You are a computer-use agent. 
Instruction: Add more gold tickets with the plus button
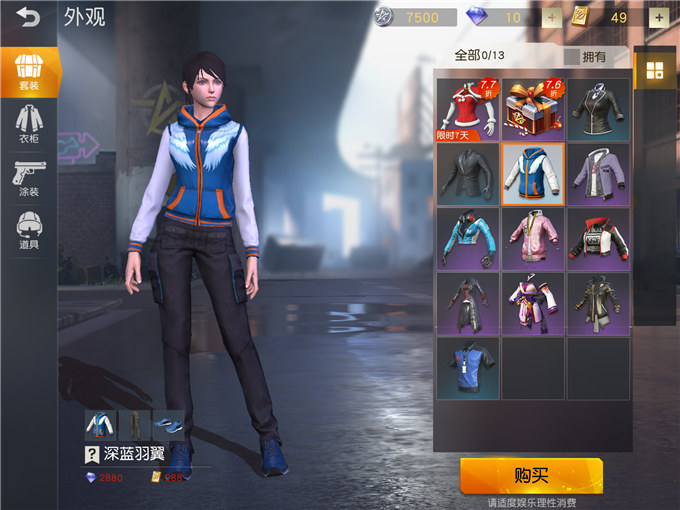659,17
